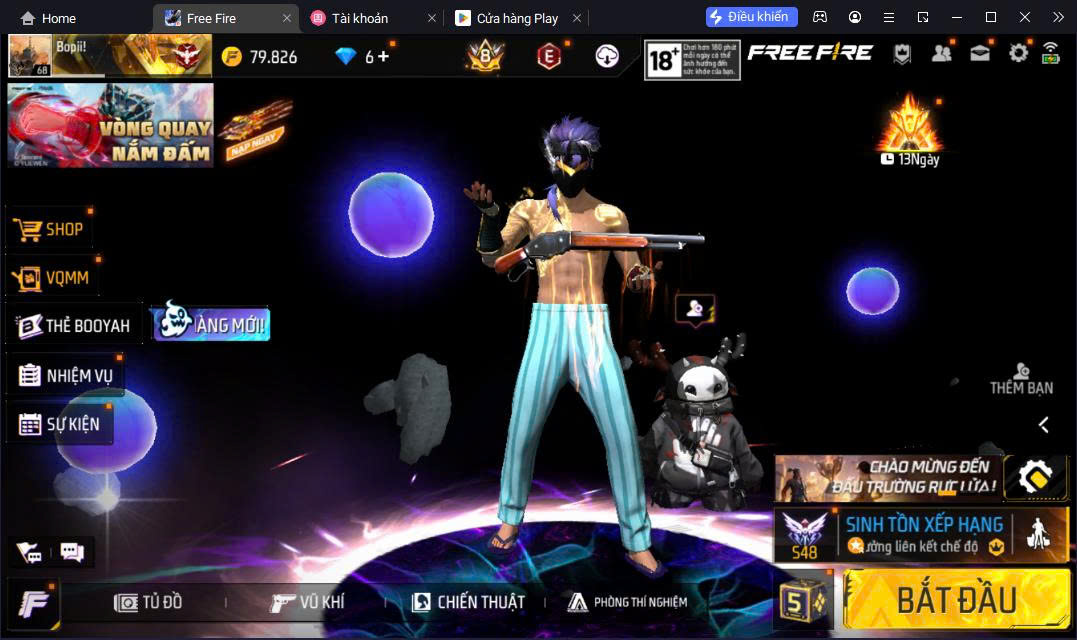Viewport: 1077px width, 640px height.
Task: Open the SỰ KIỆN events menu
Action: coord(60,424)
